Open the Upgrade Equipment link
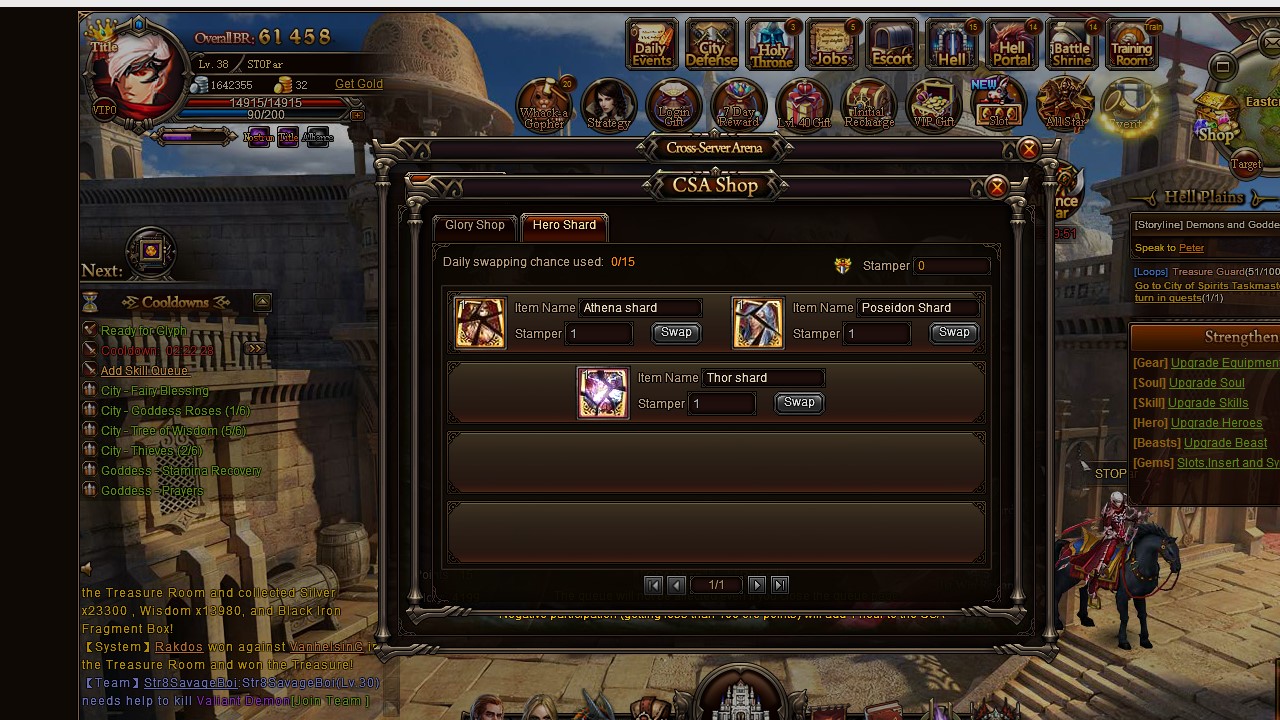The image size is (1280, 720). (x=1225, y=363)
